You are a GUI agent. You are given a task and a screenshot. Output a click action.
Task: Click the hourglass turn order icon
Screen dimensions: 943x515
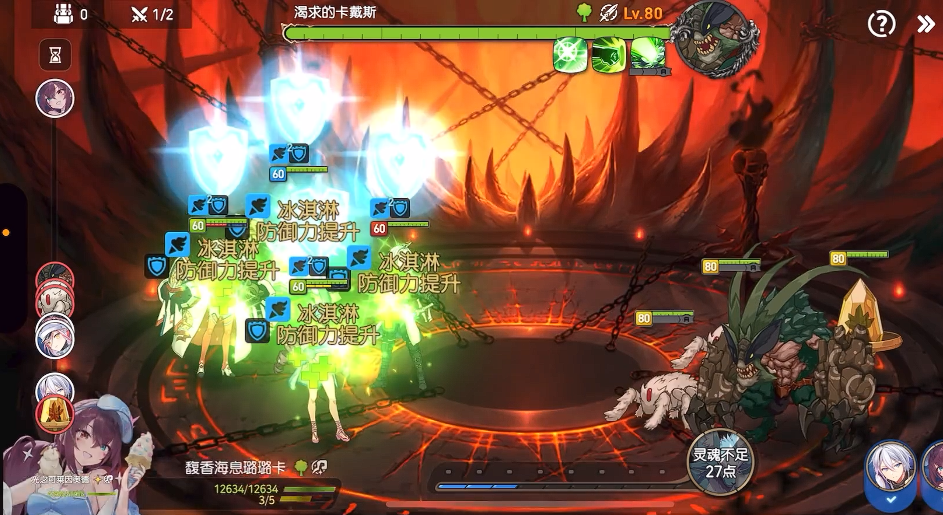pyautogui.click(x=55, y=55)
